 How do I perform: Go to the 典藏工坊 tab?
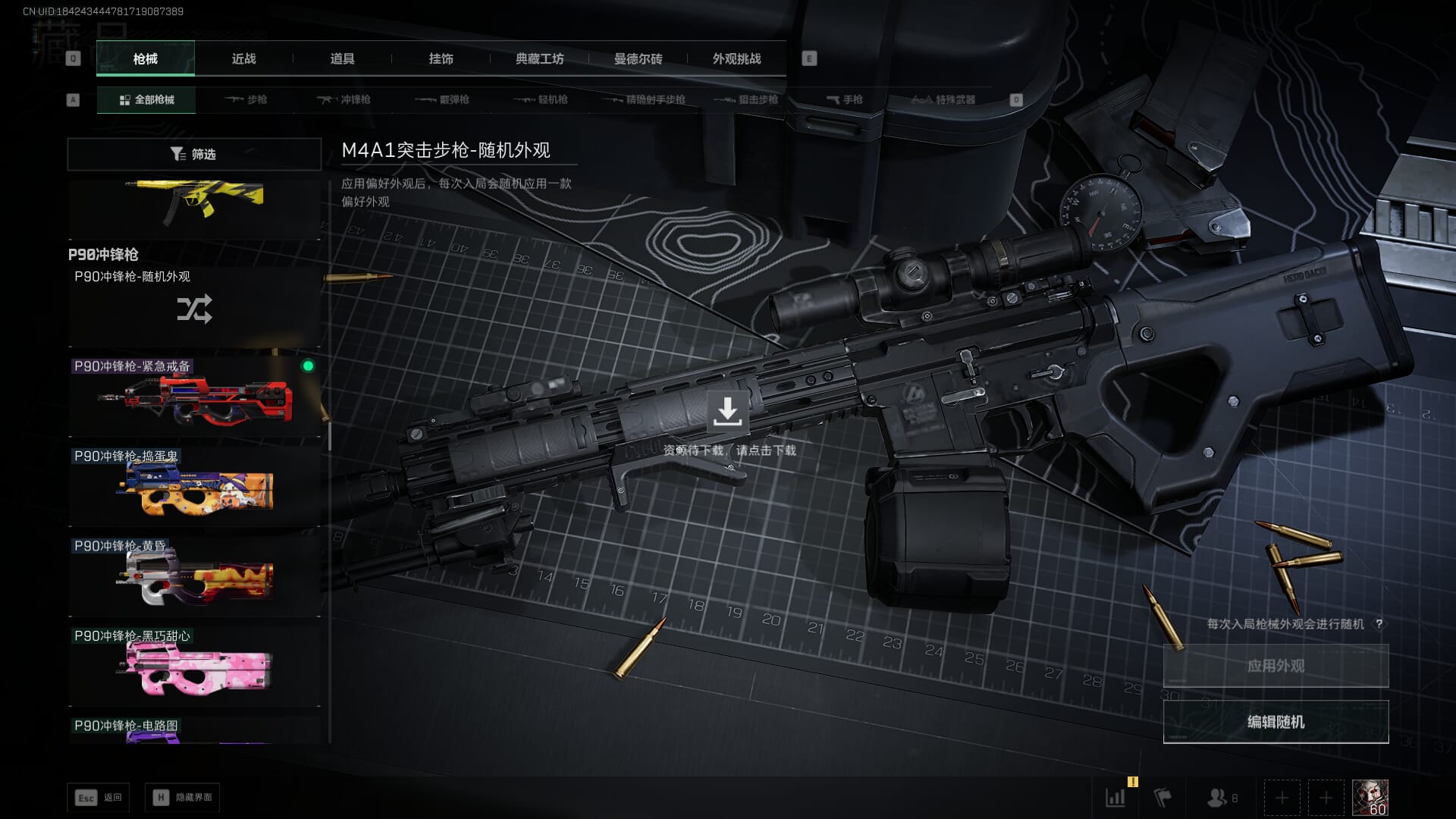[539, 58]
